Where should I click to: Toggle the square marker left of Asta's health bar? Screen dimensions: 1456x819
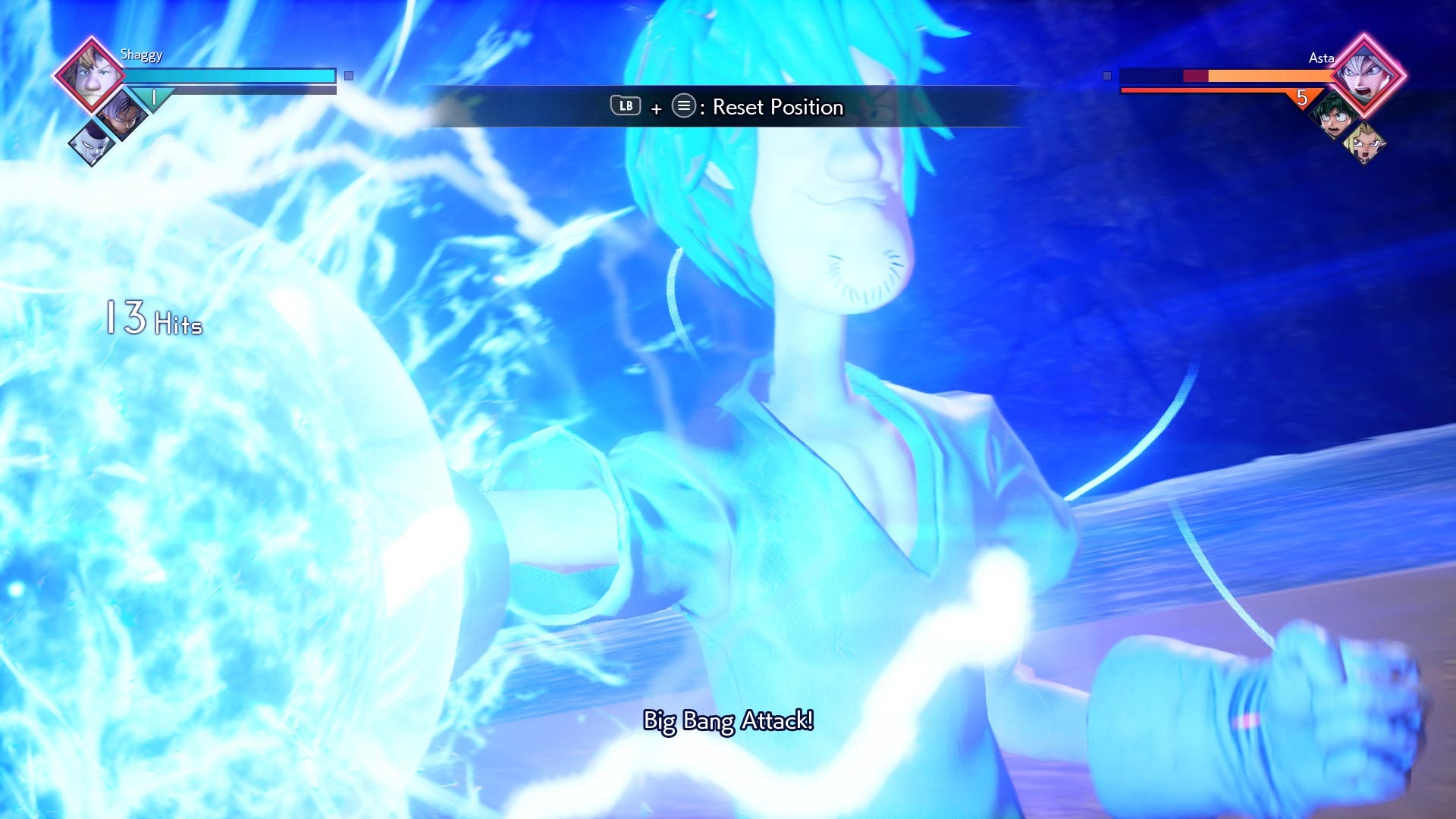pos(1107,76)
